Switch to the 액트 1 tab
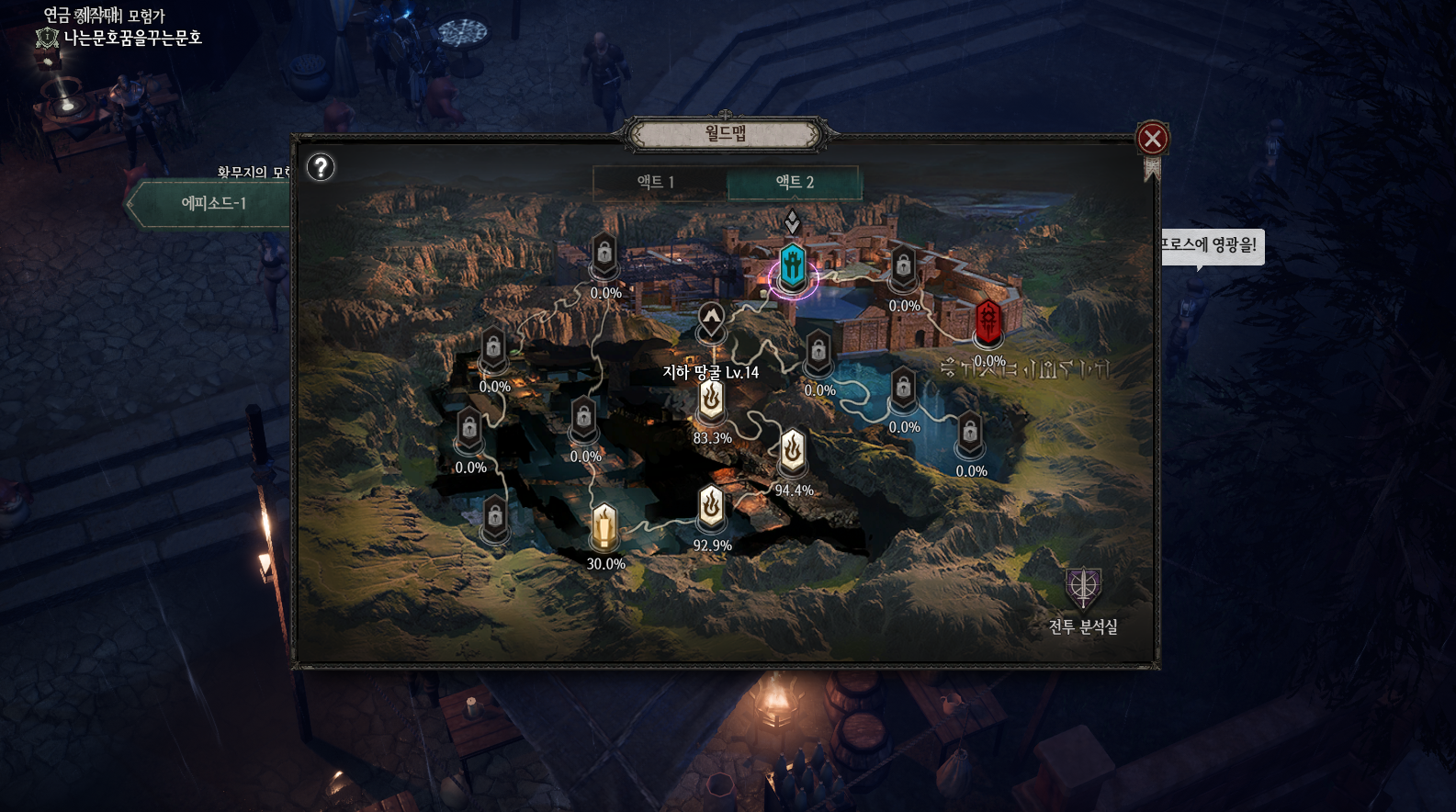 tap(657, 182)
